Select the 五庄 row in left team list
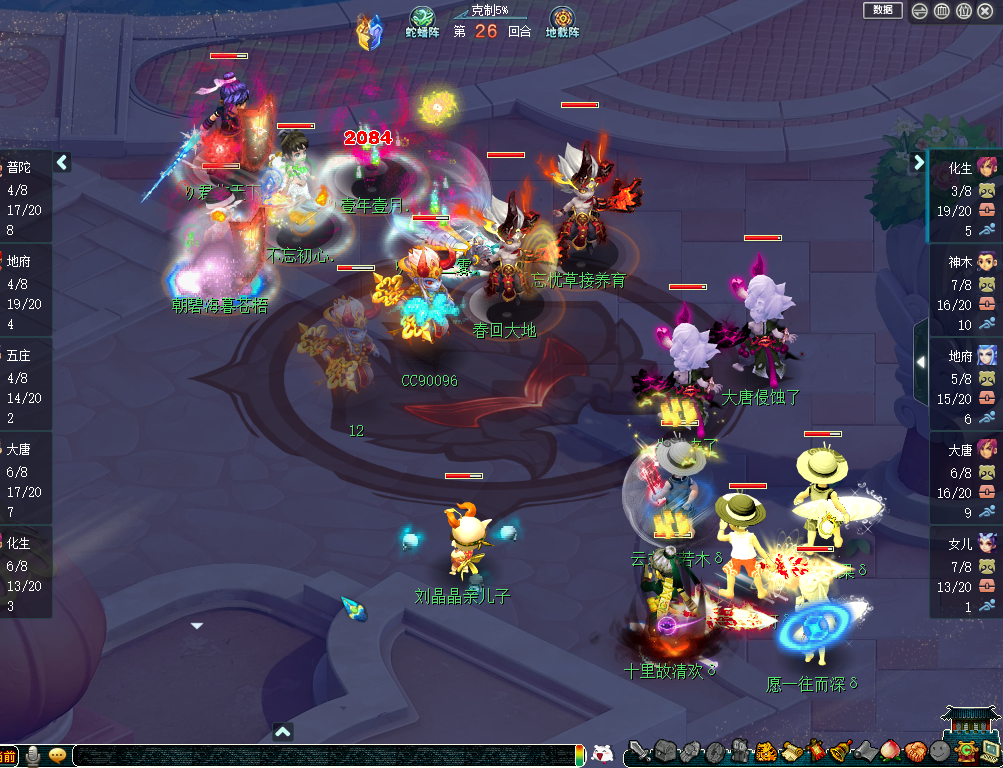The width and height of the screenshot is (1003, 768). click(25, 378)
